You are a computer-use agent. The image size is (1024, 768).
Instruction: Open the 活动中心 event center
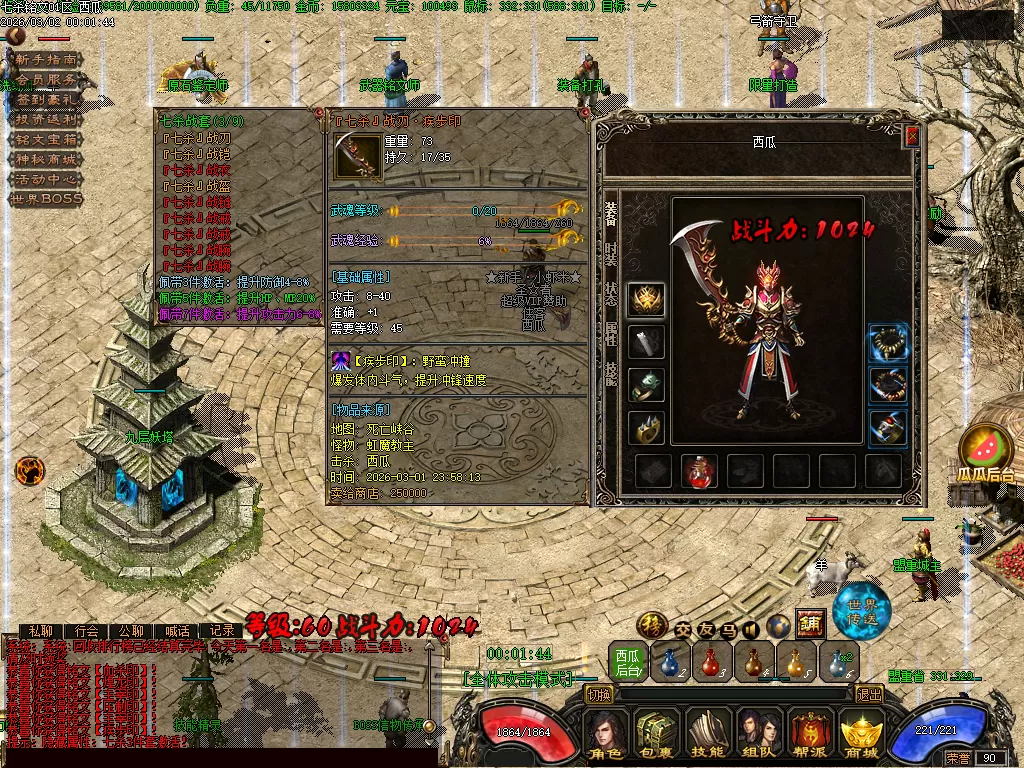pyautogui.click(x=45, y=179)
